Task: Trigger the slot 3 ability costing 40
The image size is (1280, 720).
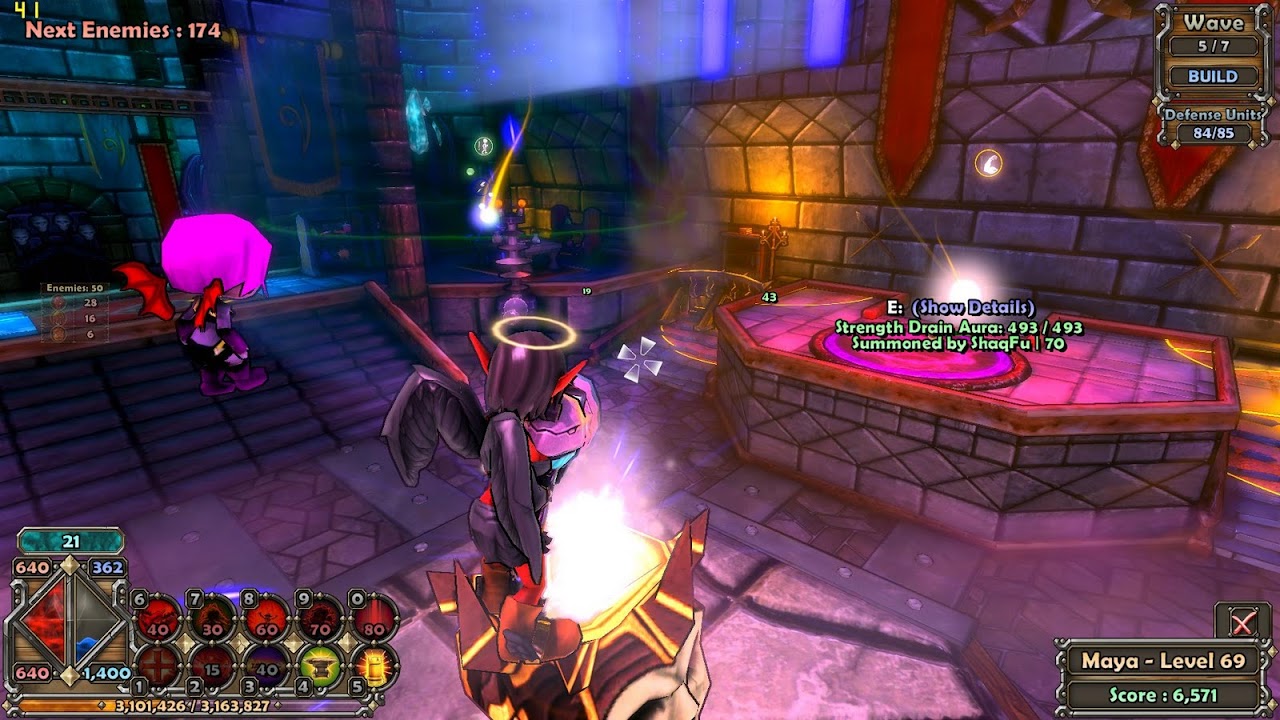Action: pyautogui.click(x=267, y=667)
